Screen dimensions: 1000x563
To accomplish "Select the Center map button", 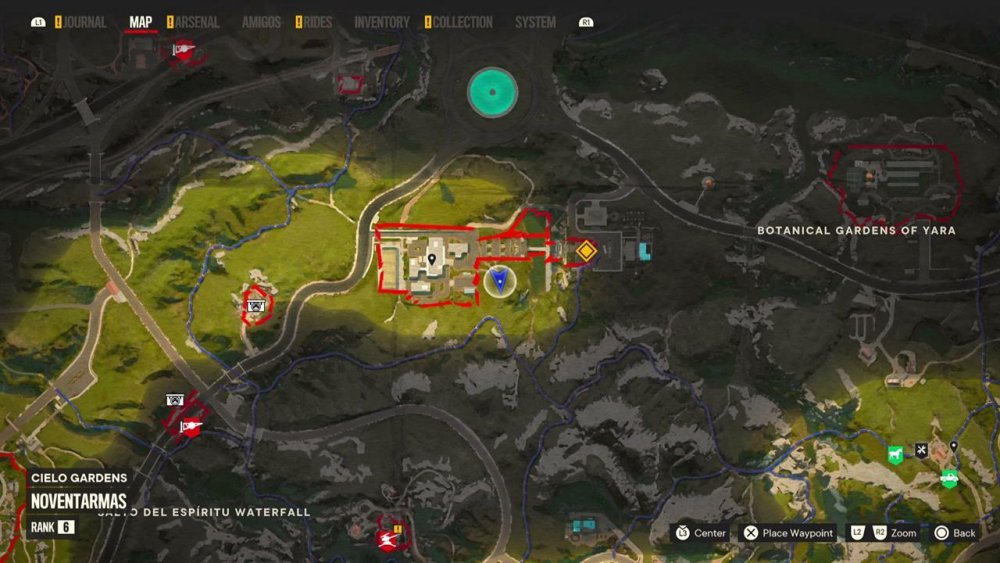I will pos(700,533).
